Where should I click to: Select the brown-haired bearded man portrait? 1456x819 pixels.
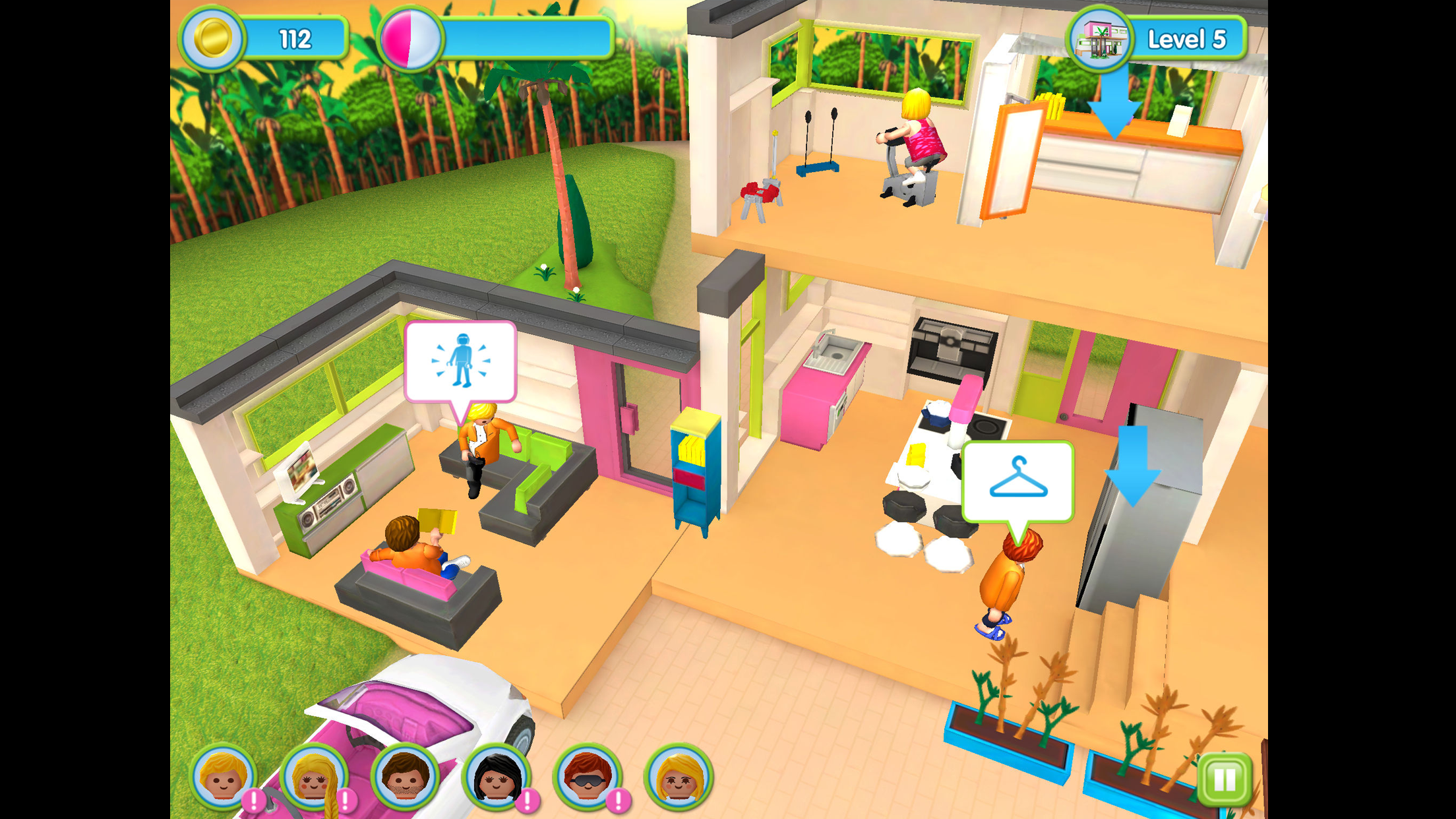[405, 777]
